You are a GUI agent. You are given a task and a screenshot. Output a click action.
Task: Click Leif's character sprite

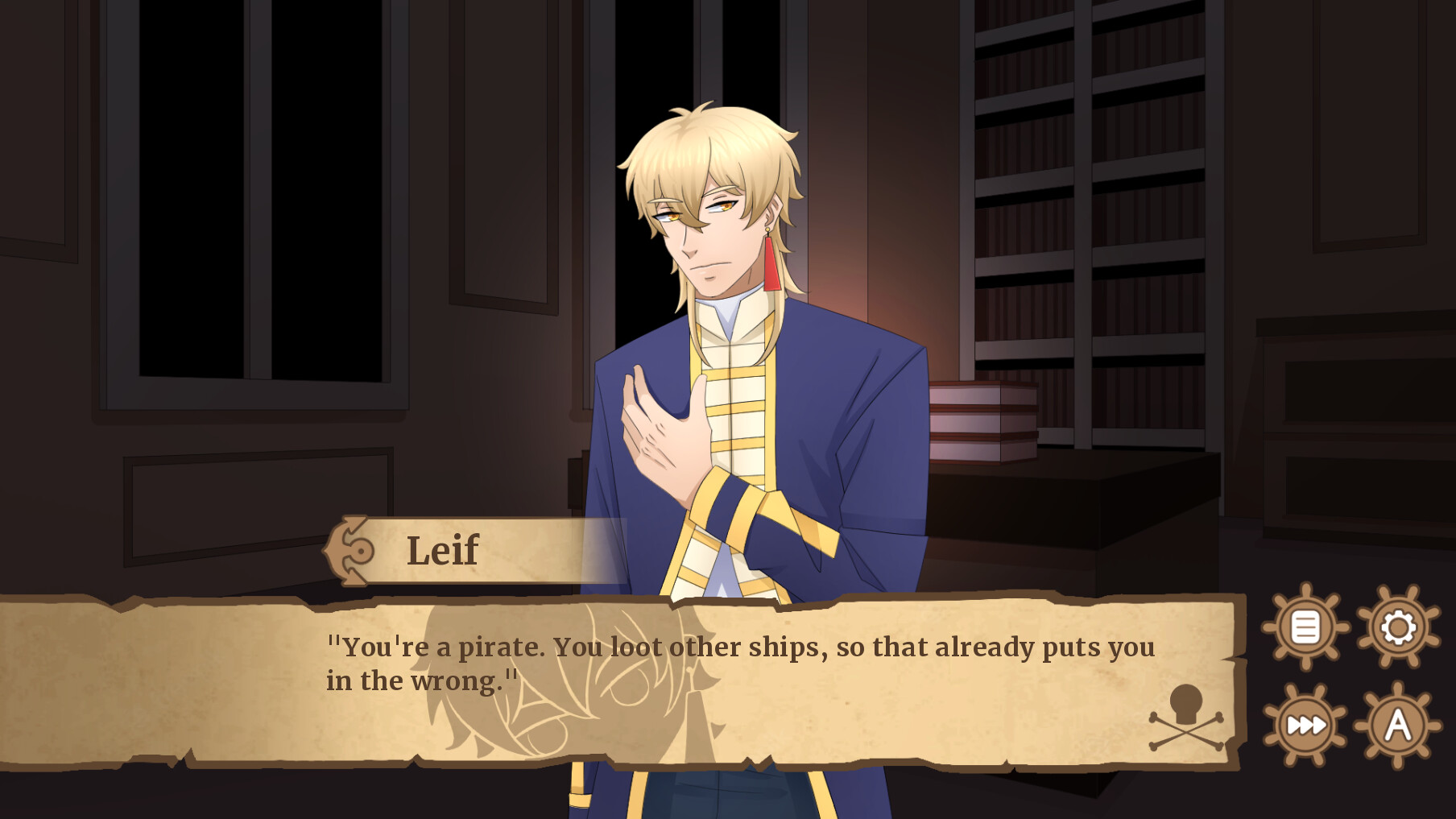coord(725,322)
